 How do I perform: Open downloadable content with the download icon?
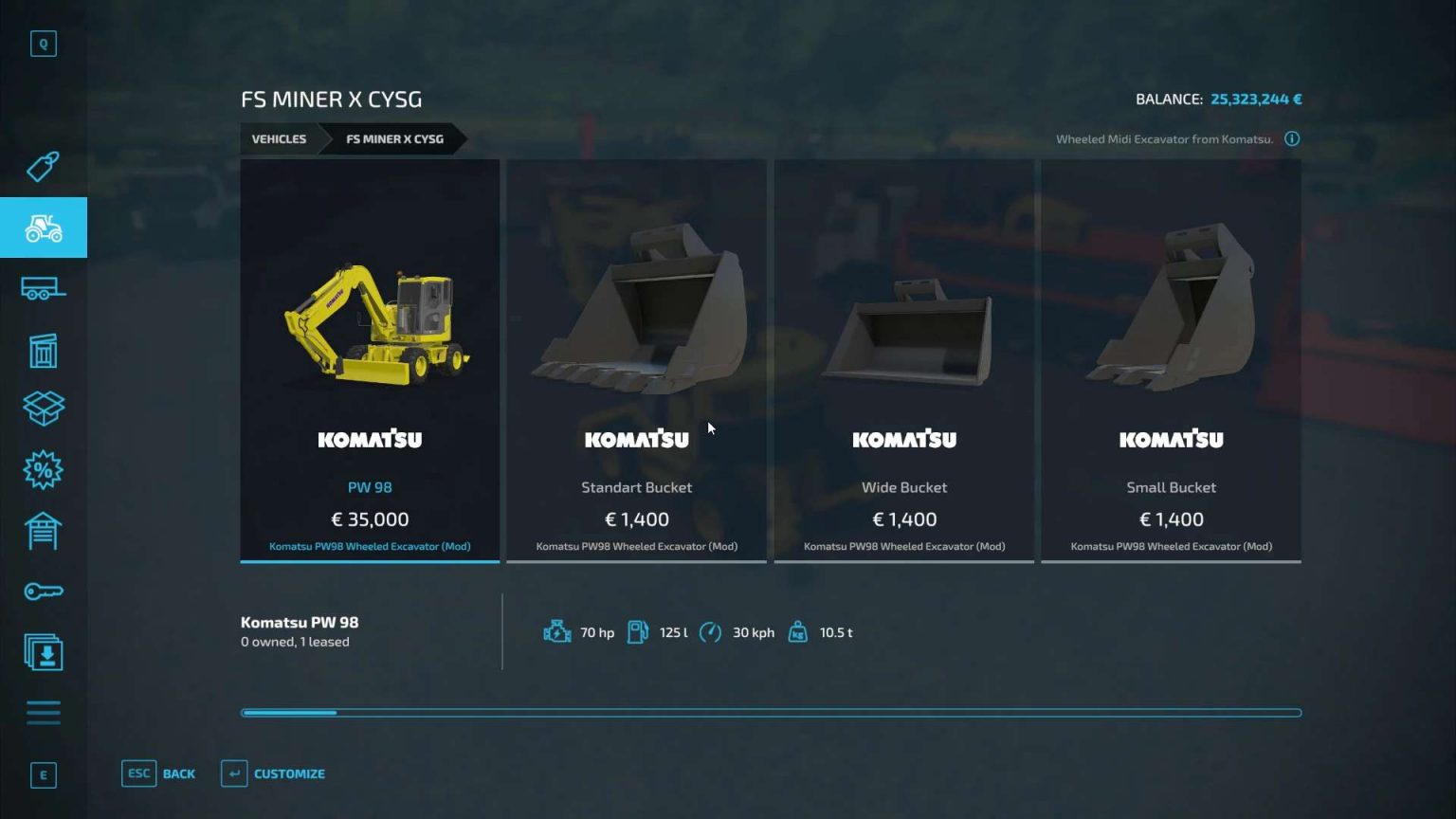[44, 653]
